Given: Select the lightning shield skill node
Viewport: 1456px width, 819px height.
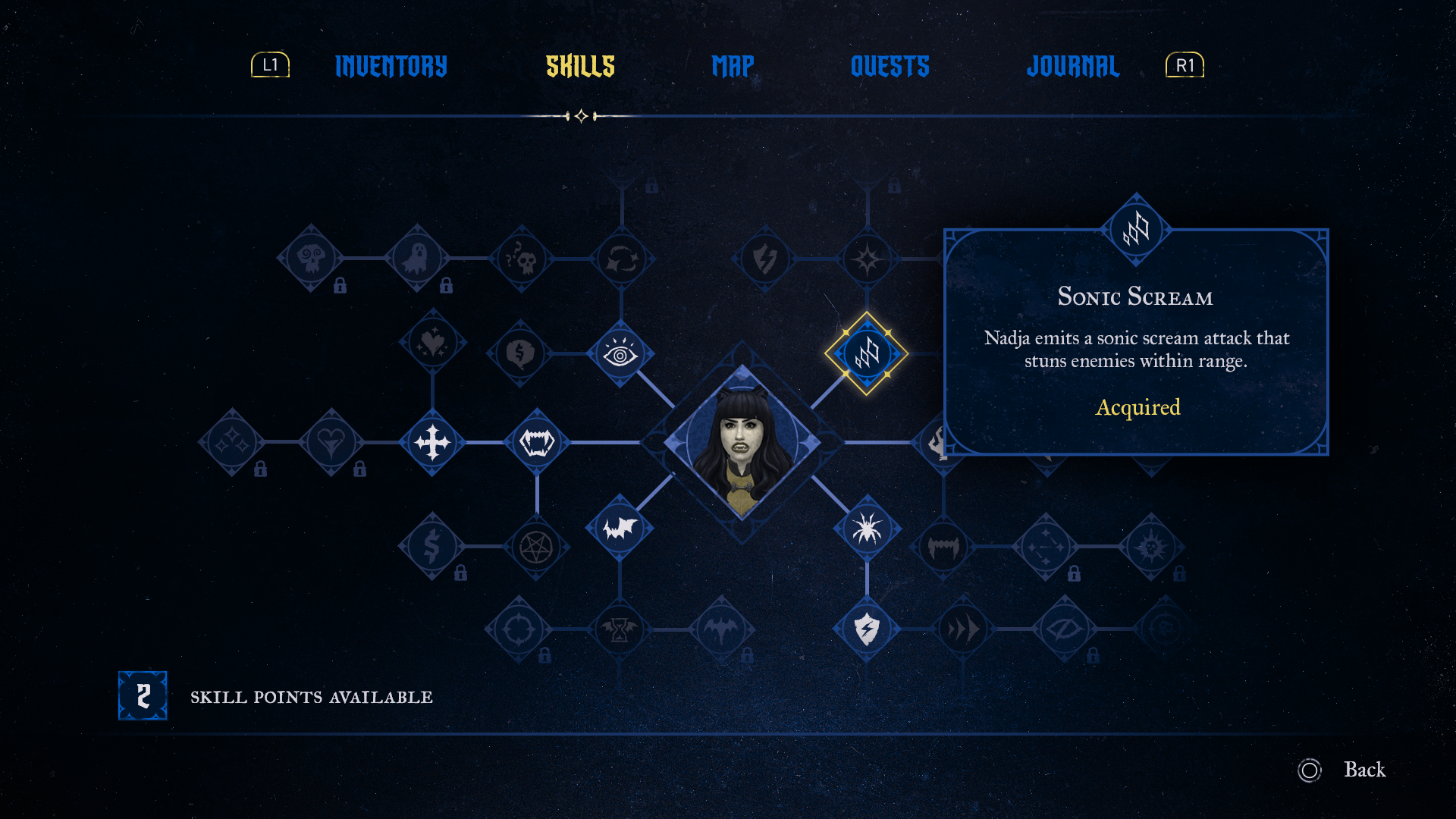Looking at the screenshot, I should point(867,629).
